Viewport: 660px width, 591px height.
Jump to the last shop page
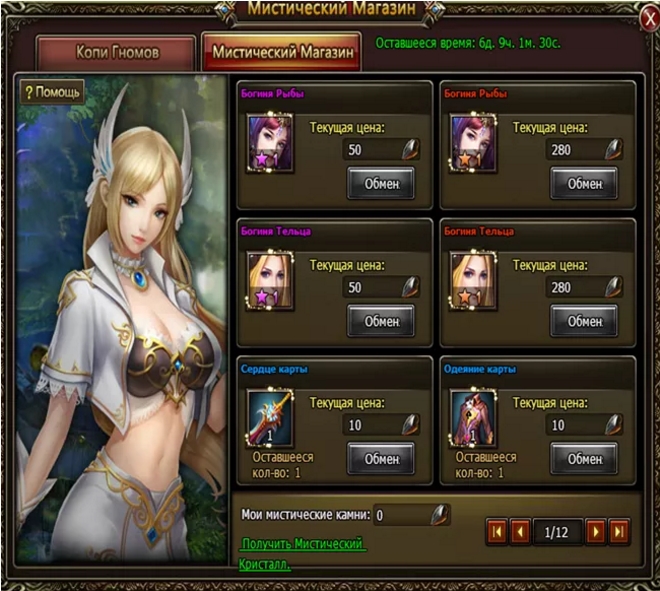coord(619,530)
